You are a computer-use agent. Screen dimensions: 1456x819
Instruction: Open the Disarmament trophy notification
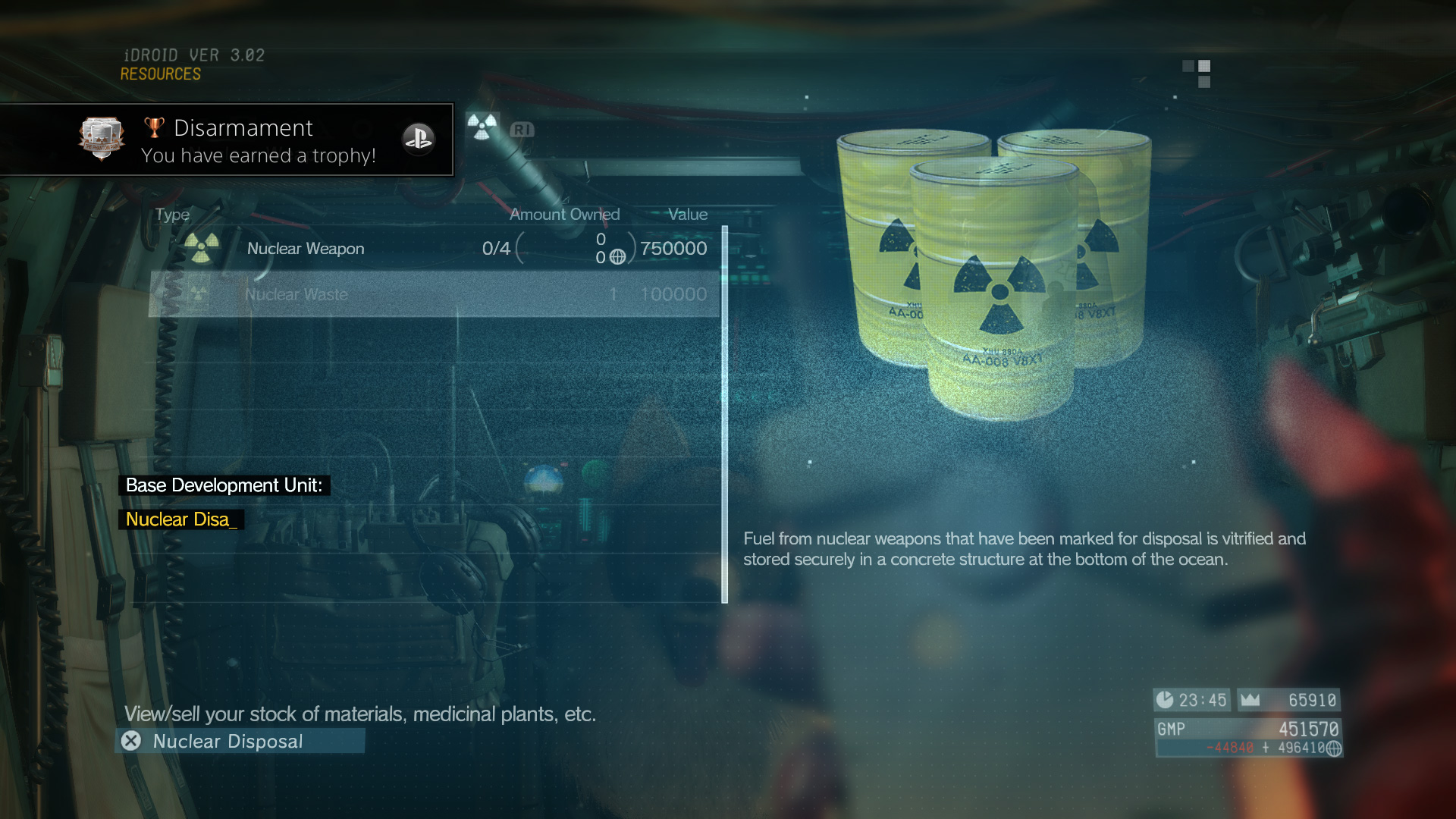coord(227,140)
